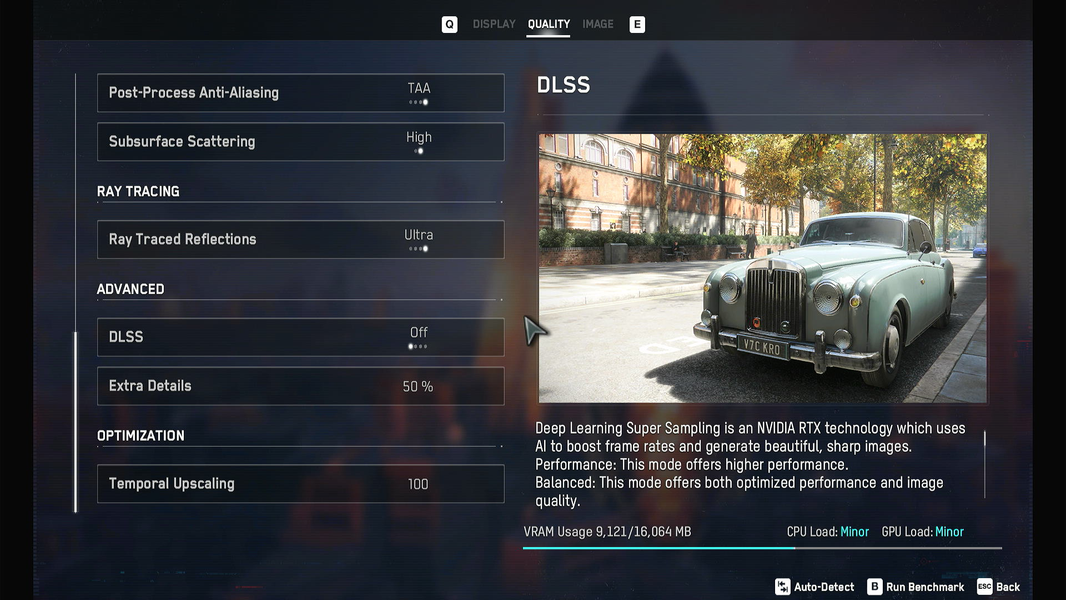
Task: Run Auto-Detect for graphics settings
Action: pos(815,587)
